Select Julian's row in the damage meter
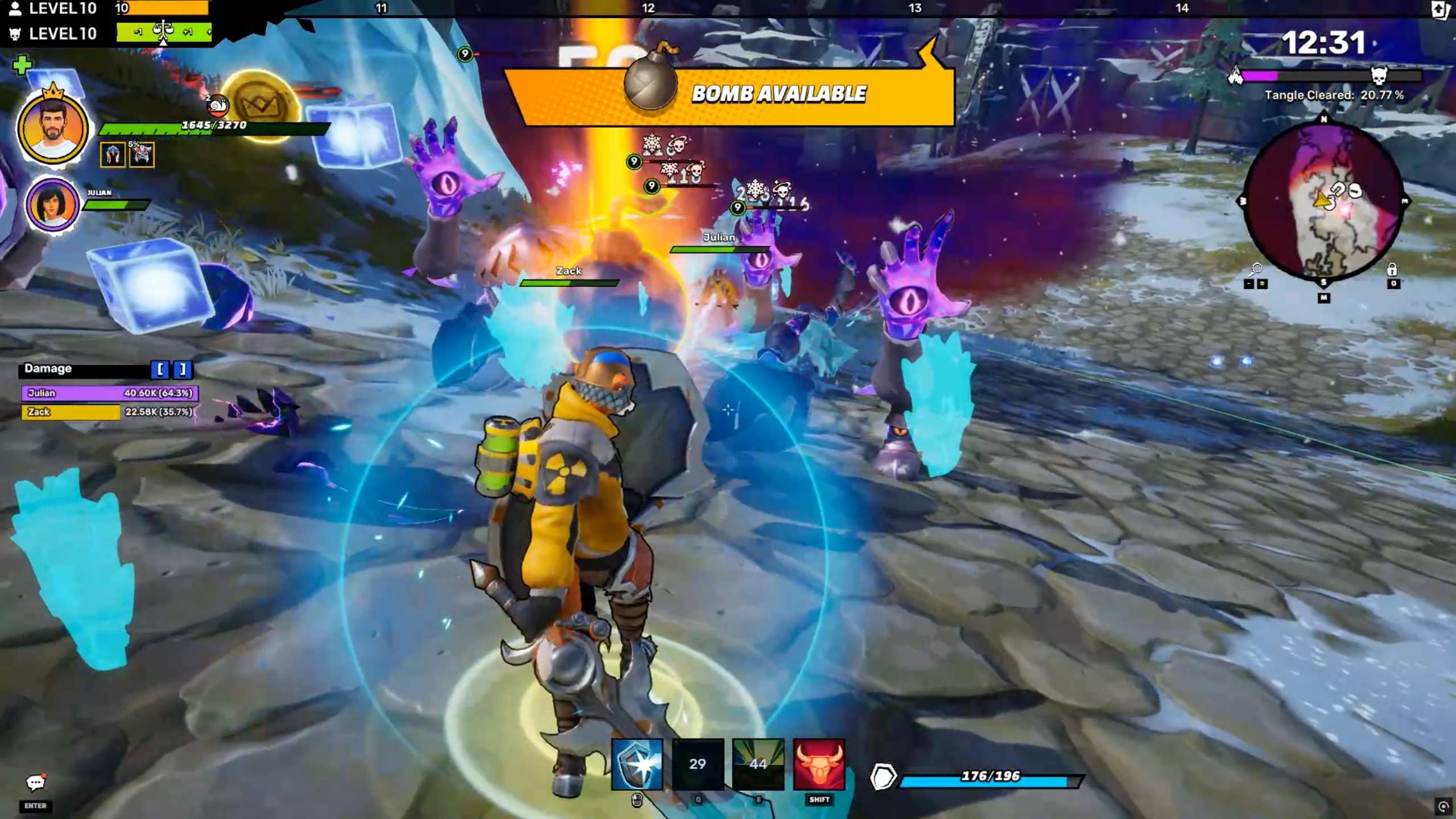Image resolution: width=1456 pixels, height=819 pixels. pyautogui.click(x=110, y=393)
